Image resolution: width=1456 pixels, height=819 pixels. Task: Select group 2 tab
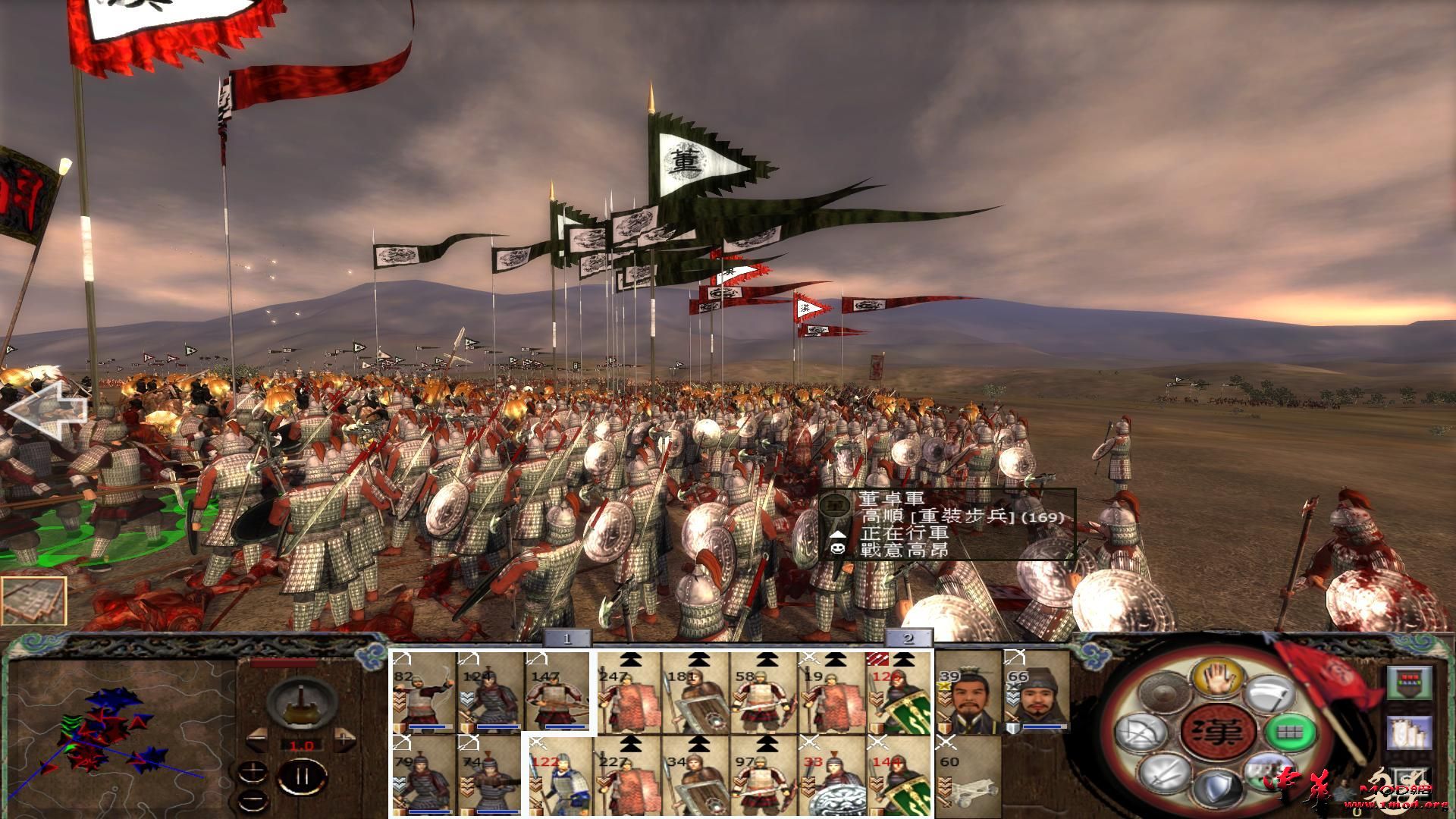coord(908,639)
